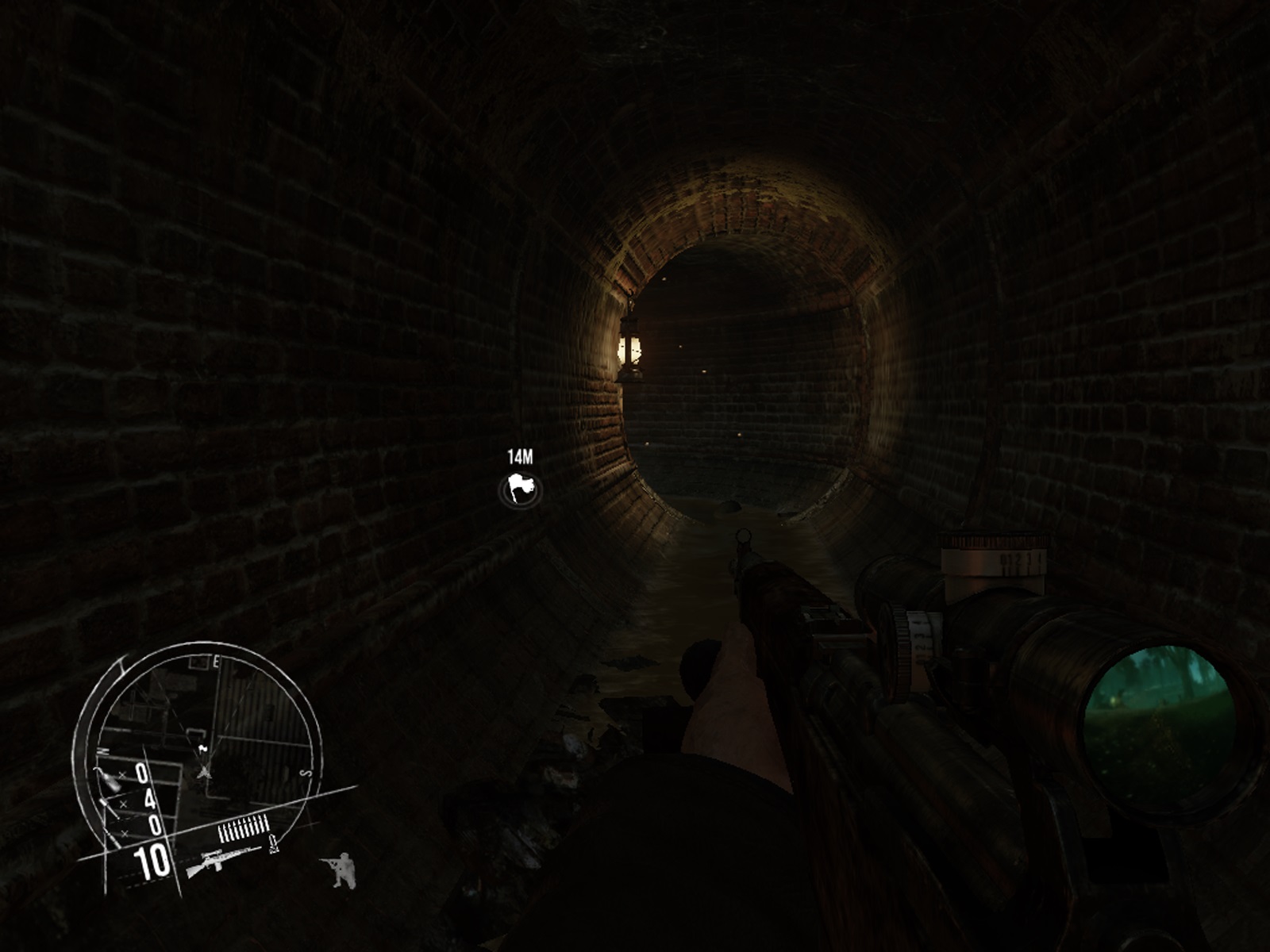Image resolution: width=1270 pixels, height=952 pixels.
Task: Select the molotov cocktail bottle icon
Action: point(110,778)
